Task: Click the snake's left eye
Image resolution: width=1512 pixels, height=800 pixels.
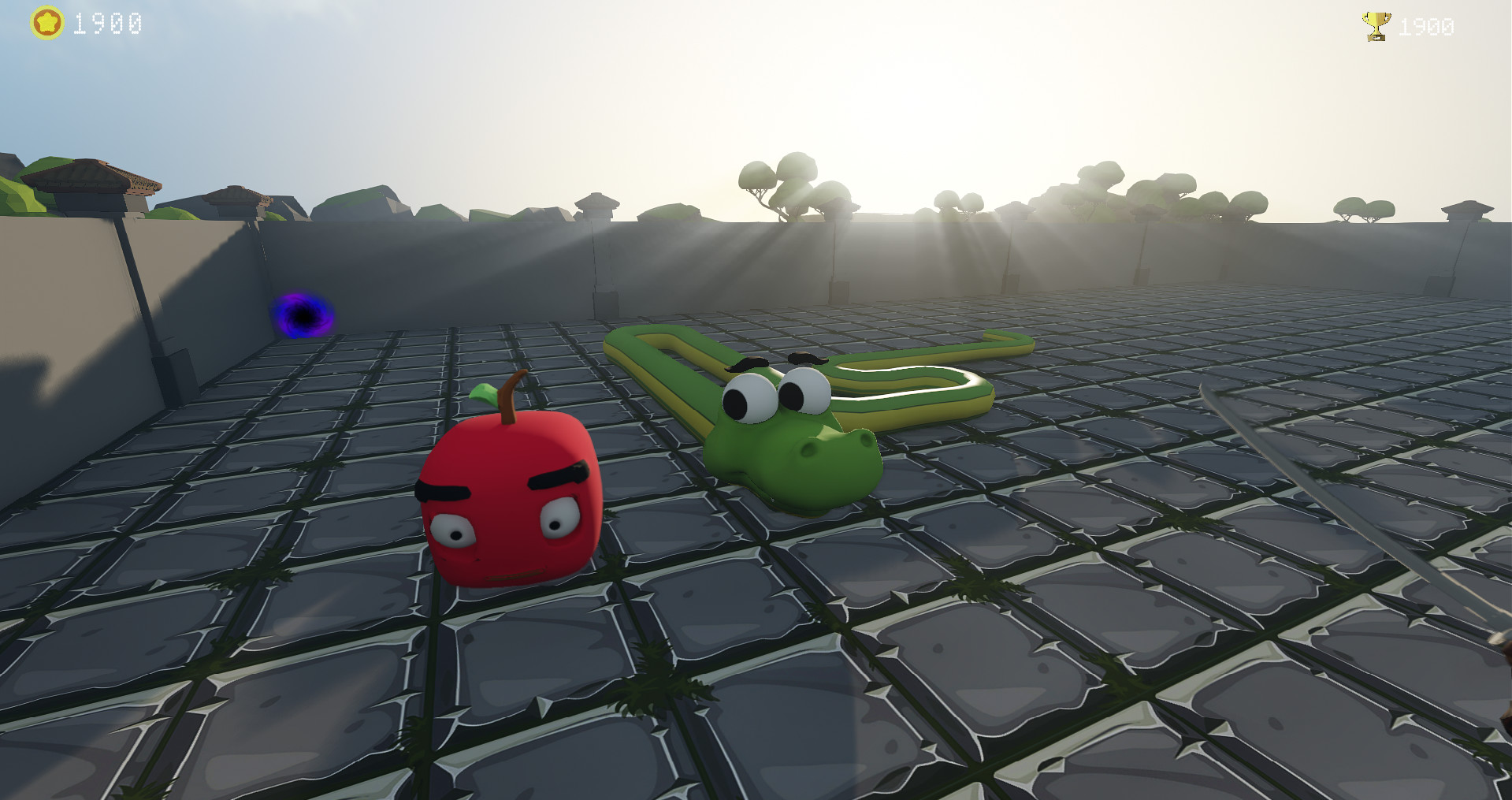Action: coord(747,398)
